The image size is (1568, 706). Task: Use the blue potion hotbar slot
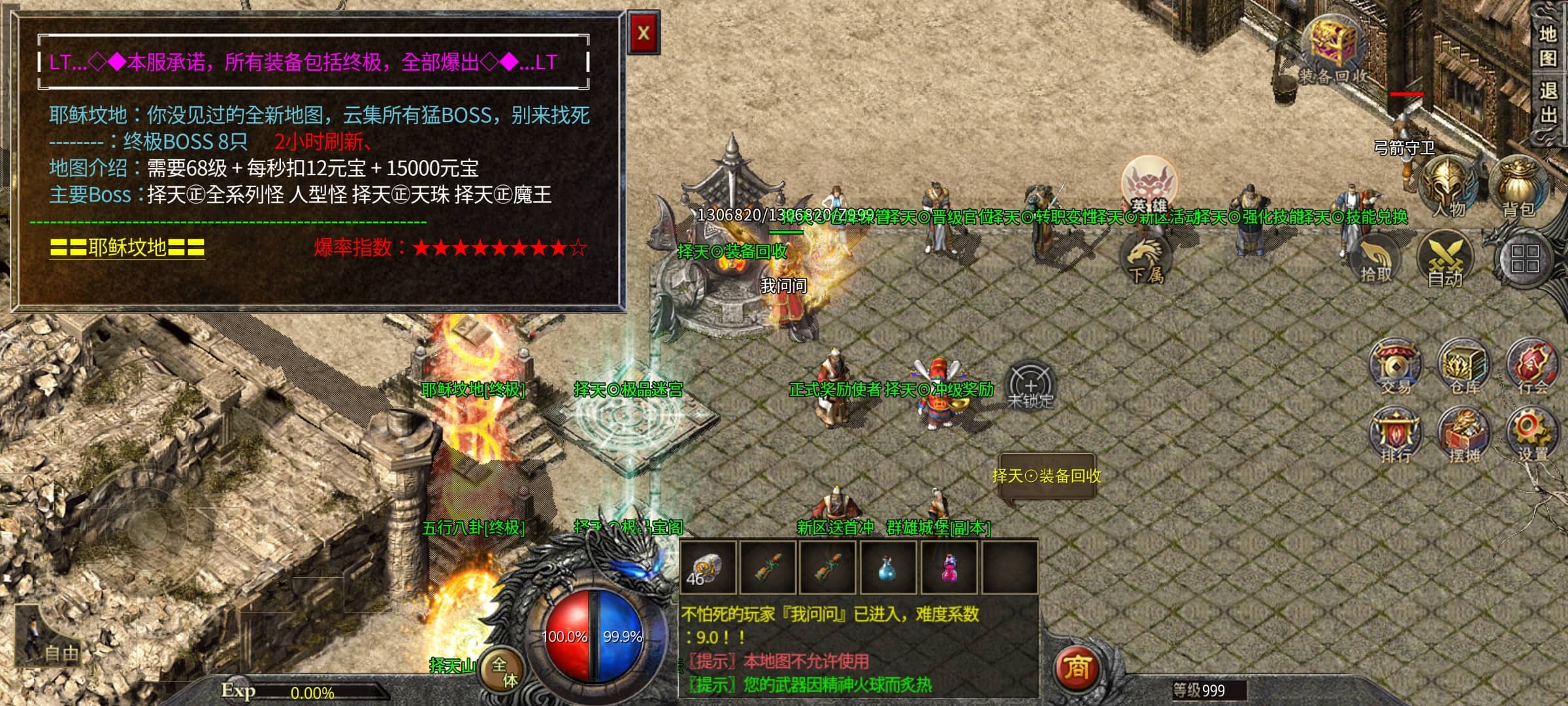click(x=887, y=567)
